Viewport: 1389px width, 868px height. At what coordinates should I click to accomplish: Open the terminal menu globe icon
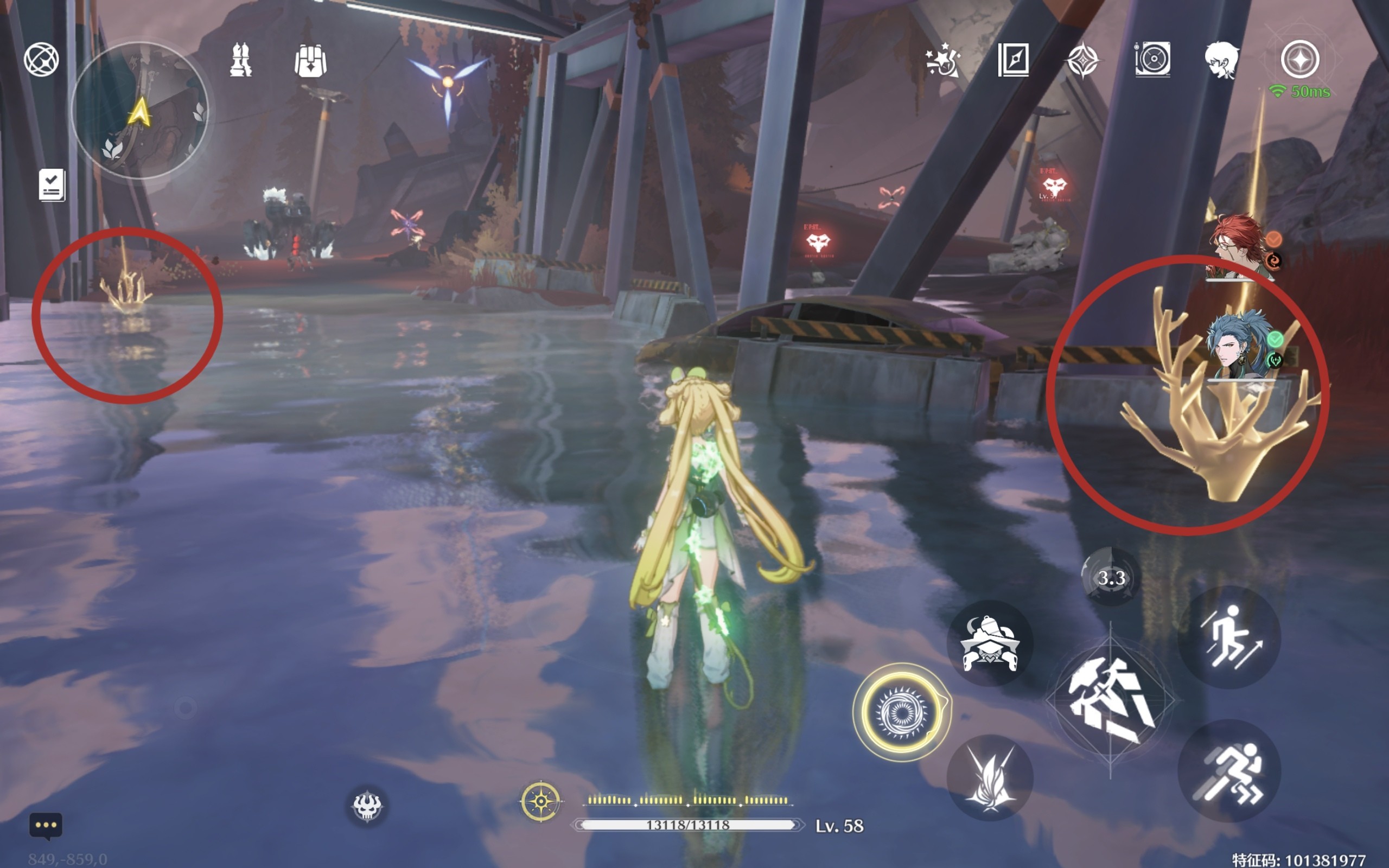[41, 59]
